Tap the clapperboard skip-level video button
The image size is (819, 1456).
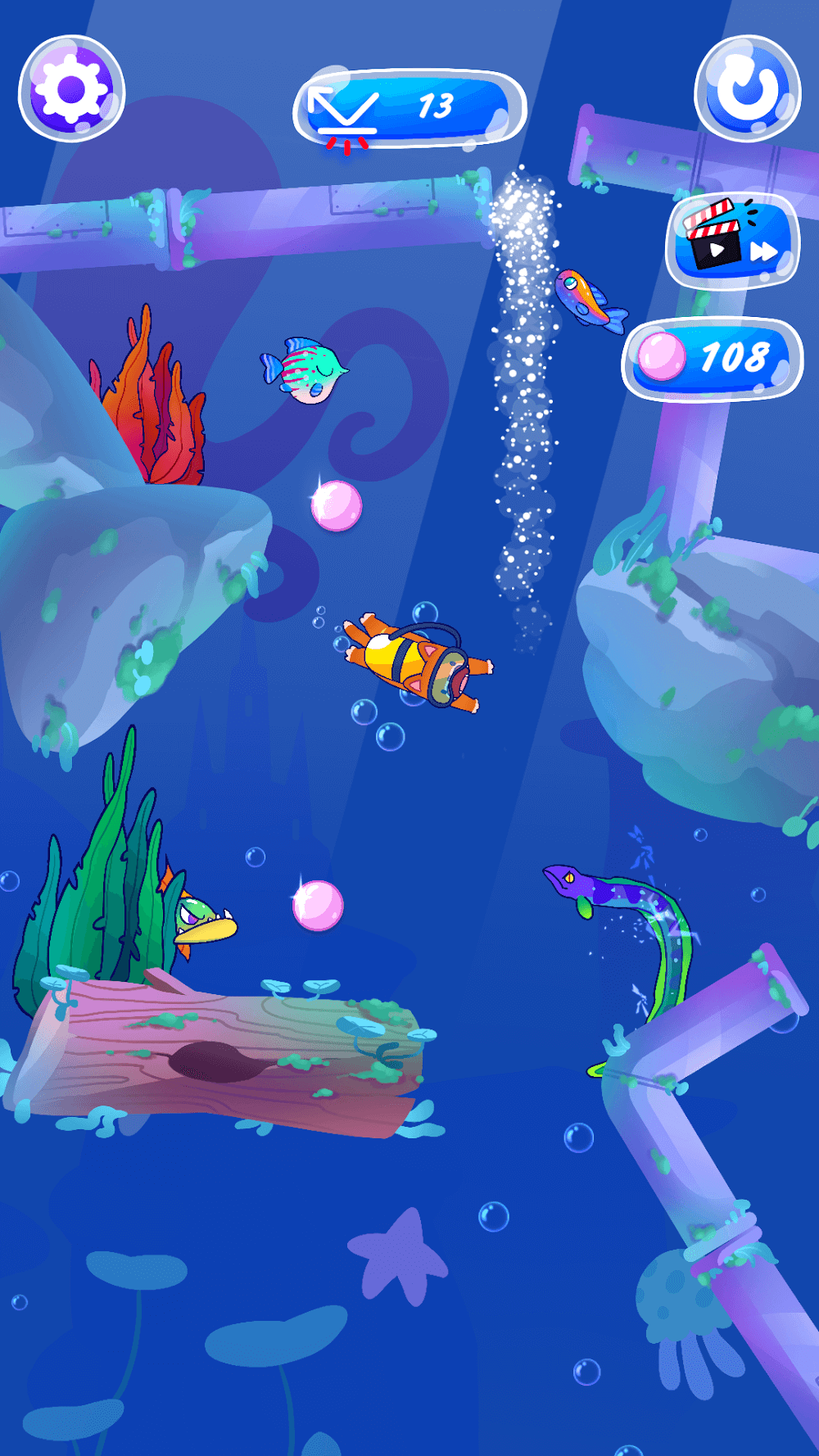click(732, 241)
